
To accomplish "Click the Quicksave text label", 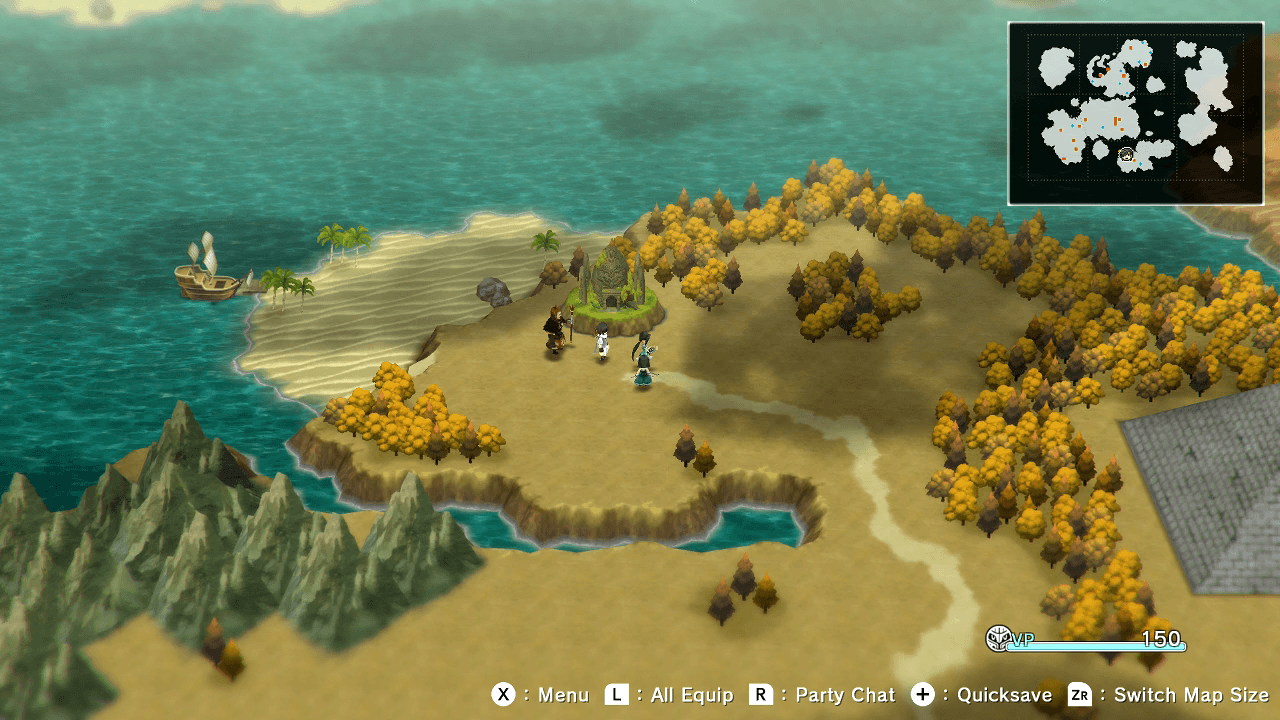I will pyautogui.click(x=1007, y=695).
